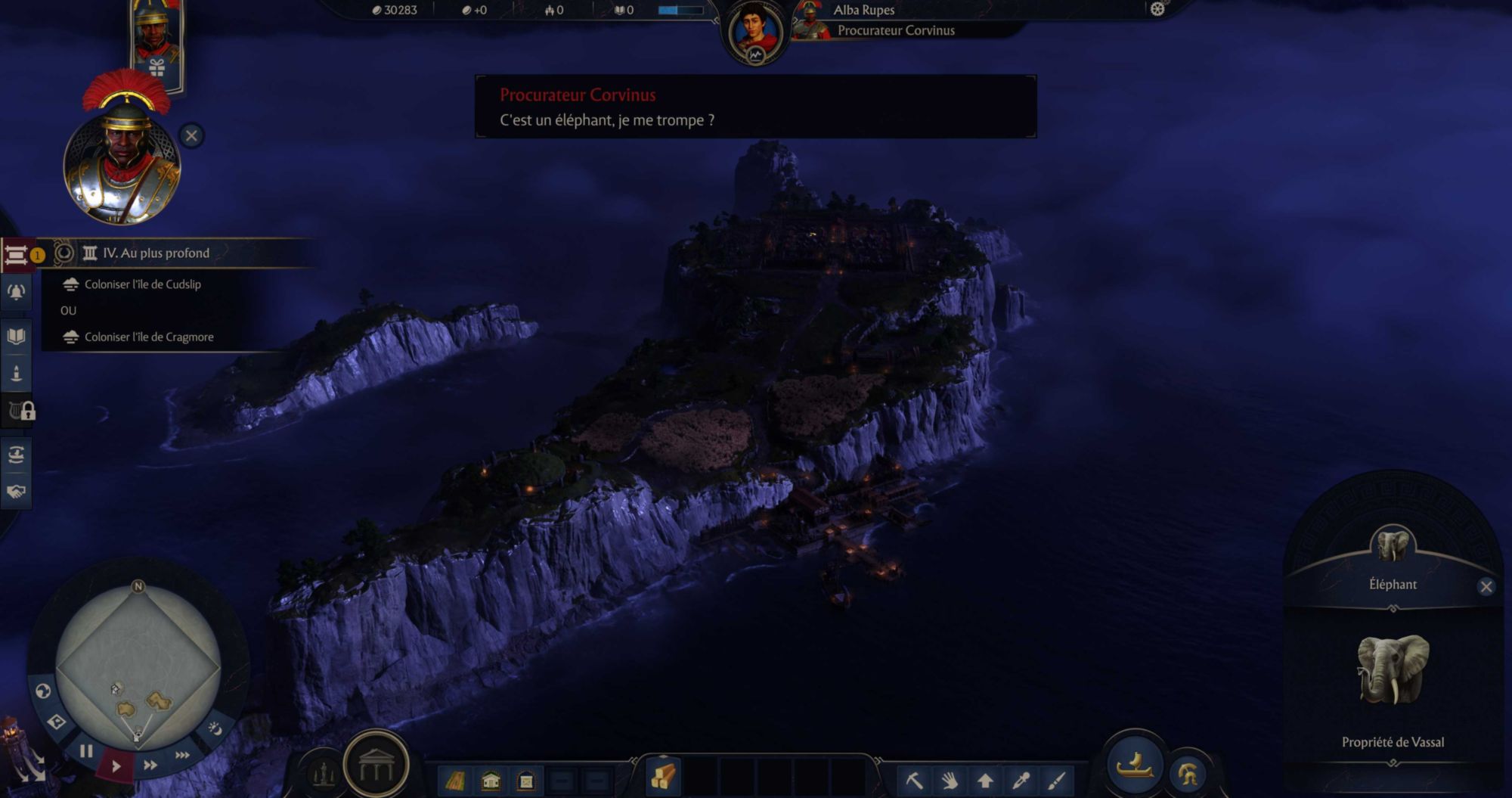Pause the game speed
The height and width of the screenshot is (798, 1512).
click(x=86, y=751)
